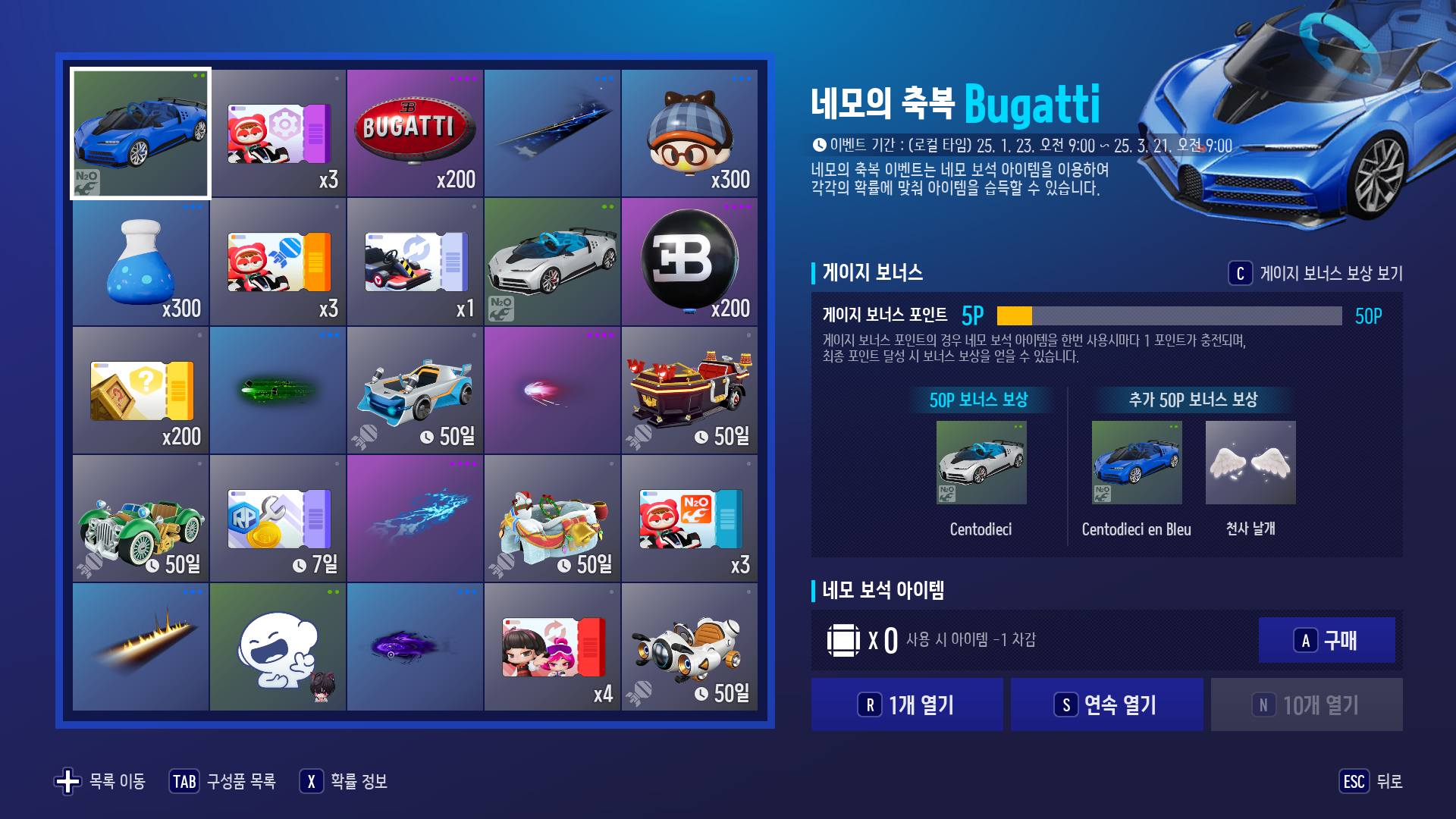The width and height of the screenshot is (1456, 819).
Task: Open 게이지 보너스 보상 보기 rewards view
Action: [x=1327, y=275]
